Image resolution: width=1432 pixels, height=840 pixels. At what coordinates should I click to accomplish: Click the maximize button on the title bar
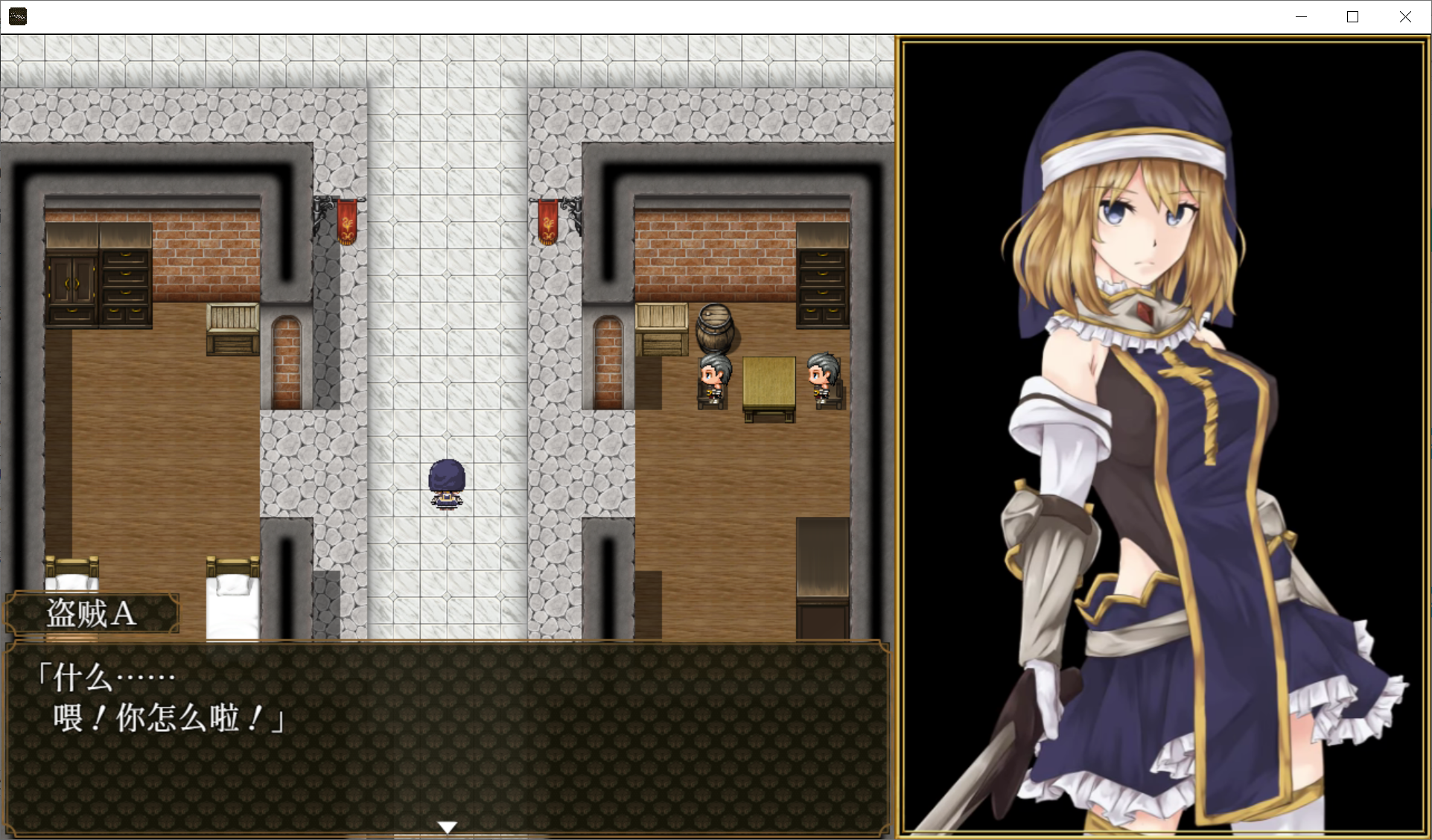coord(1353,16)
